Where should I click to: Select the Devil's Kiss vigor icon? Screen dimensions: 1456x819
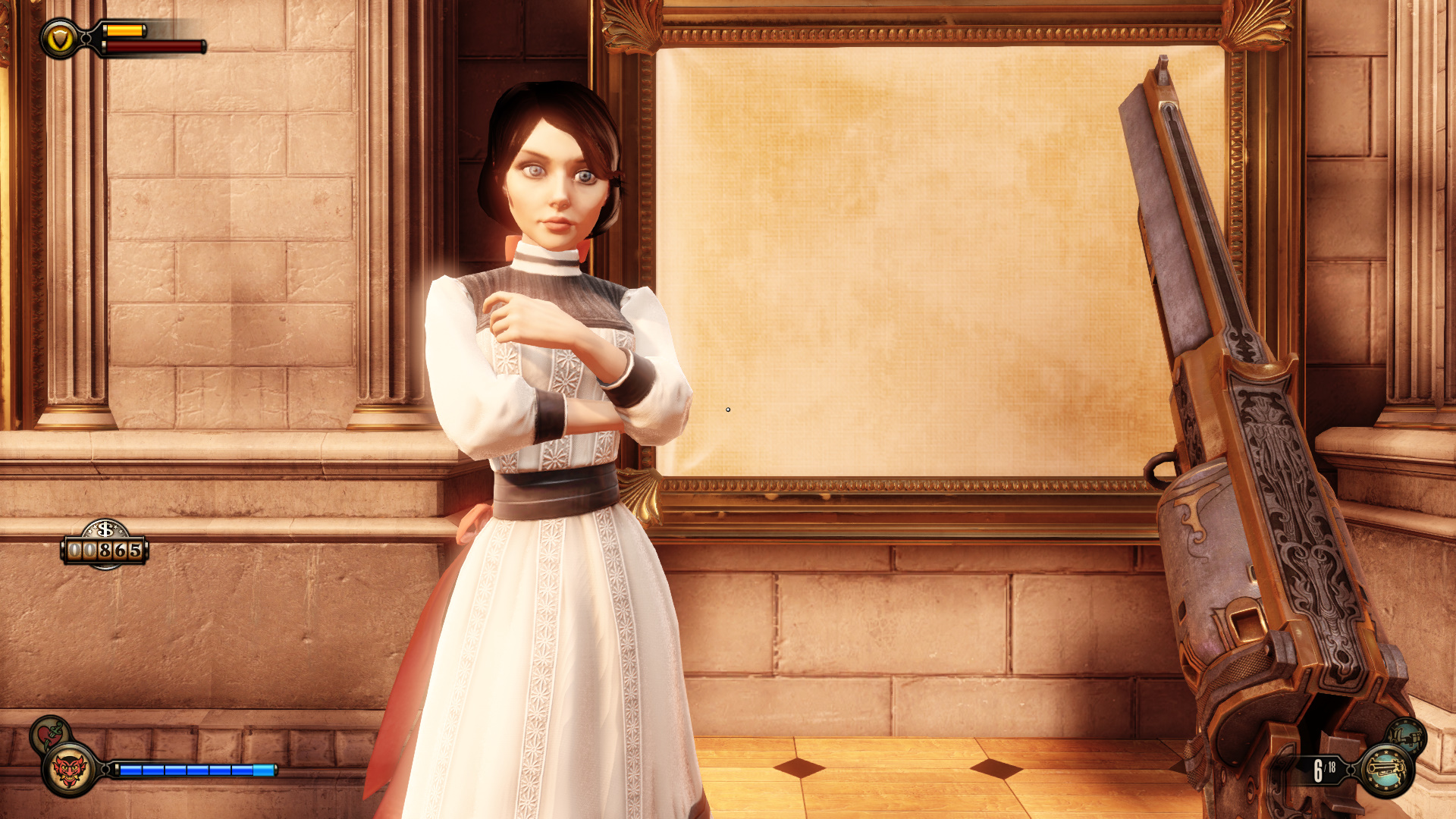(69, 770)
